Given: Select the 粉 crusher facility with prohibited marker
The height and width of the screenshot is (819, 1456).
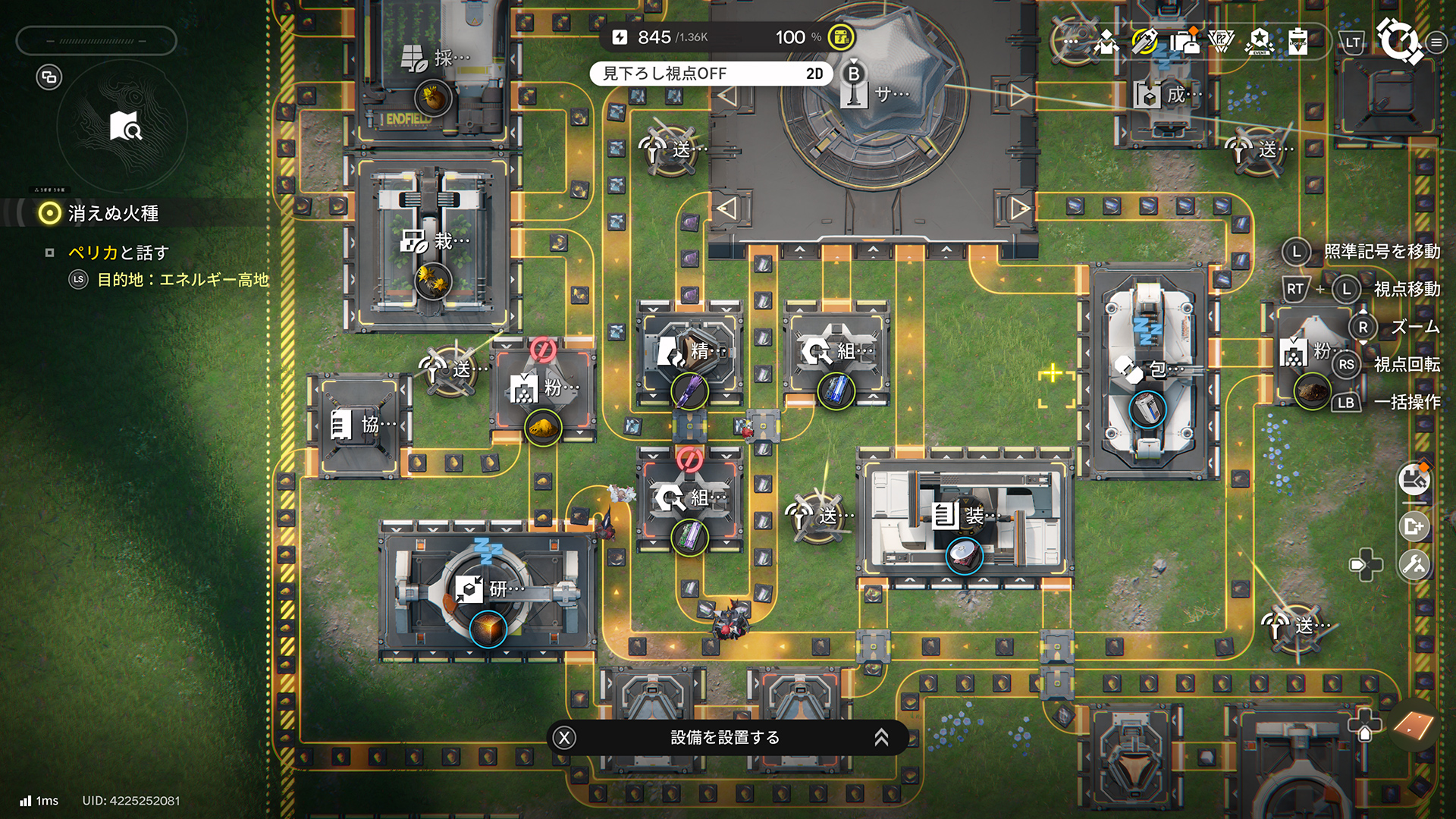Looking at the screenshot, I should pos(544,388).
